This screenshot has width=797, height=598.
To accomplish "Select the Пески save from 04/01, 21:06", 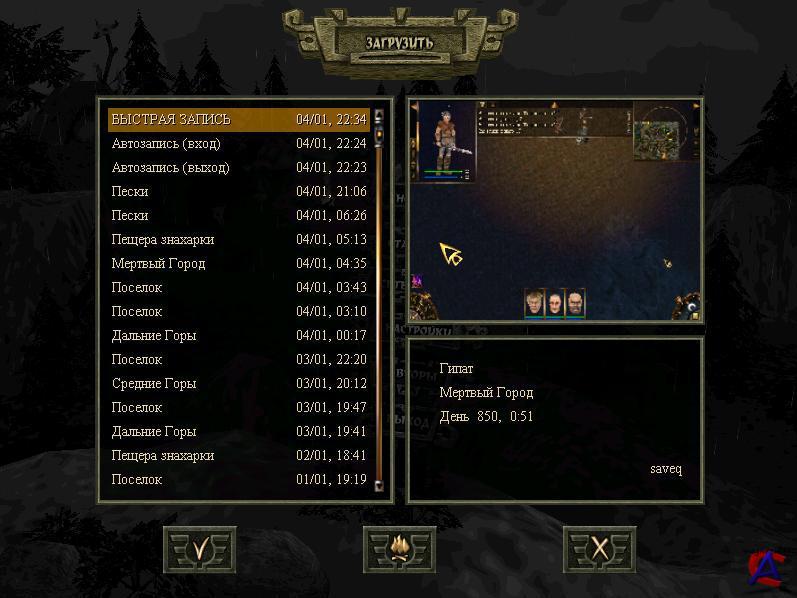I will (x=238, y=192).
